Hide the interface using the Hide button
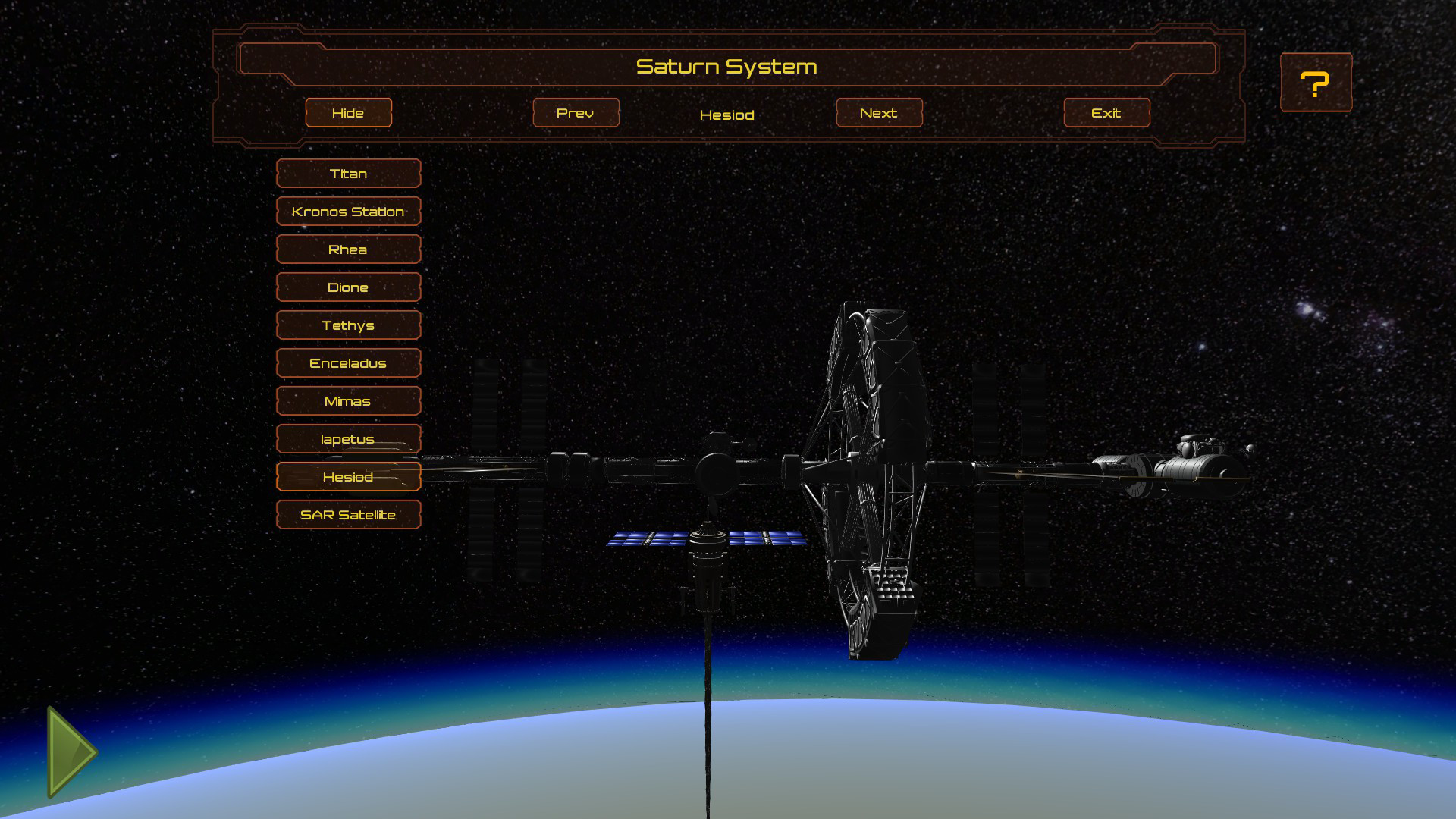The image size is (1456, 819). point(348,112)
